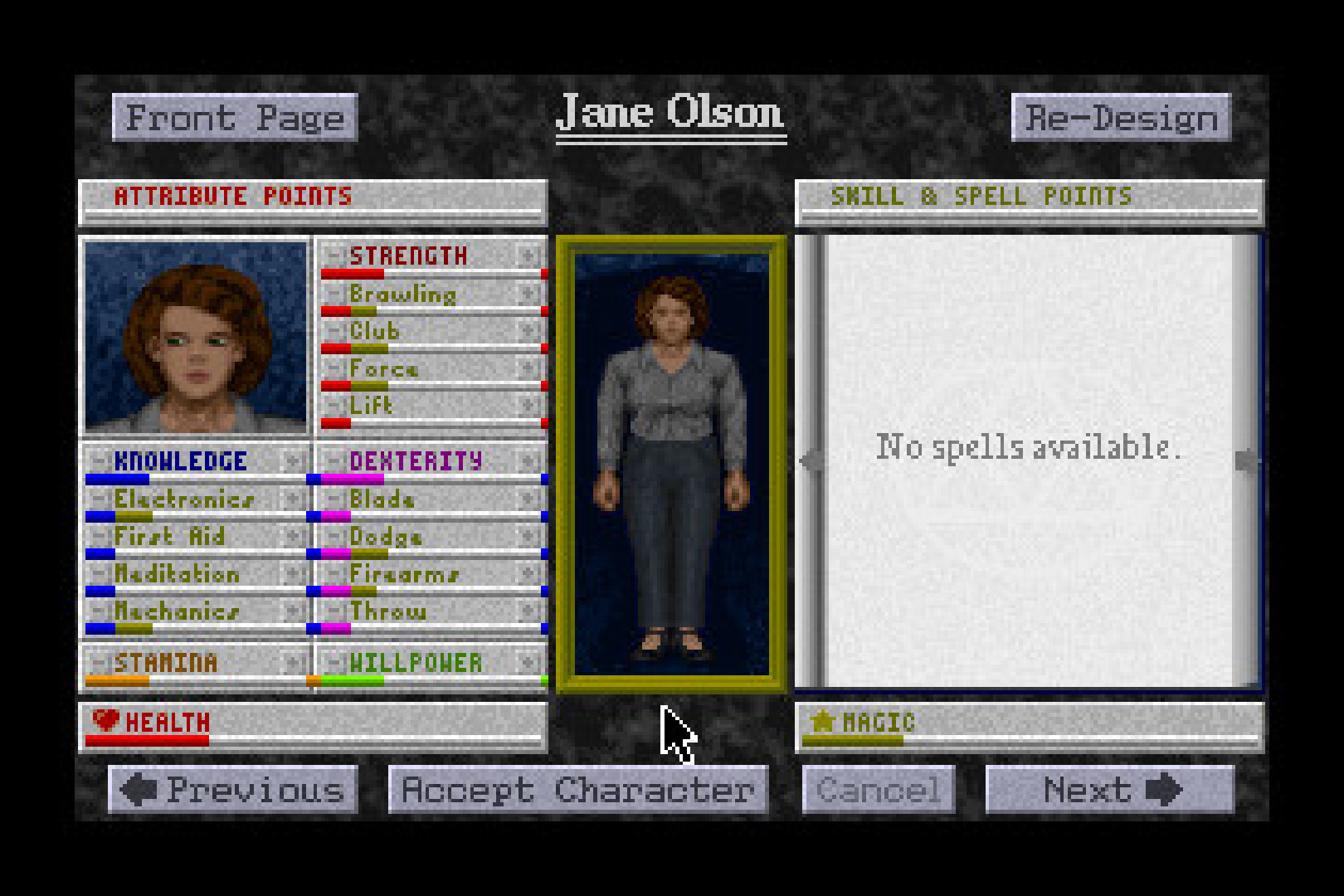Image resolution: width=1344 pixels, height=896 pixels.
Task: Accept the character Jane Olson
Action: pos(577,789)
